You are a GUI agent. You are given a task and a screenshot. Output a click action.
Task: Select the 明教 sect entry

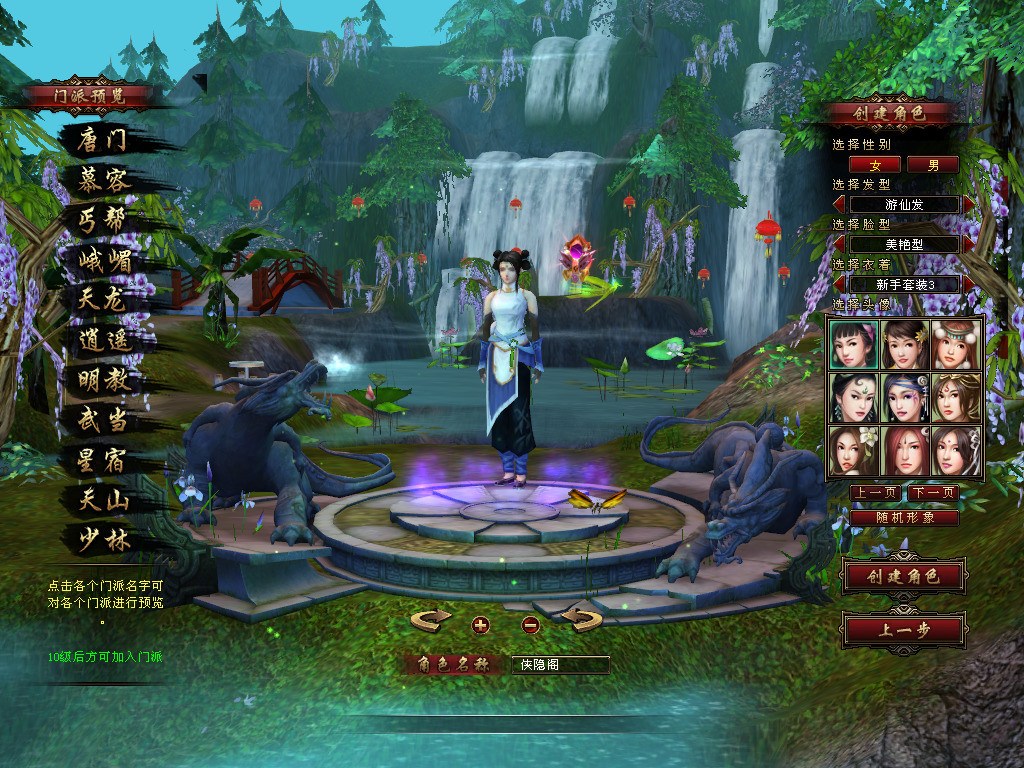point(105,380)
